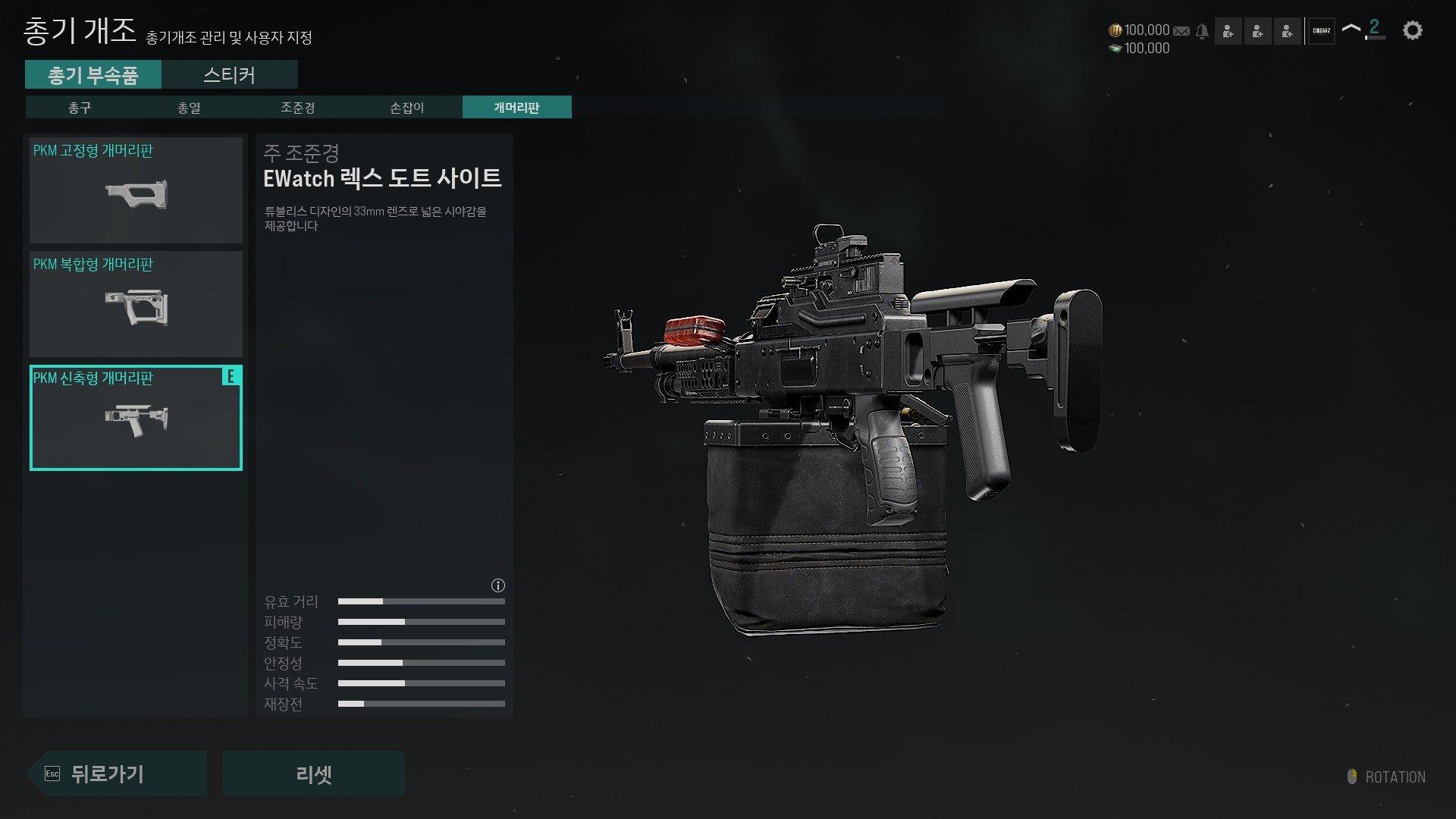Viewport: 1456px width, 819px height.
Task: Select the 총구 attachment category
Action: tap(80, 108)
